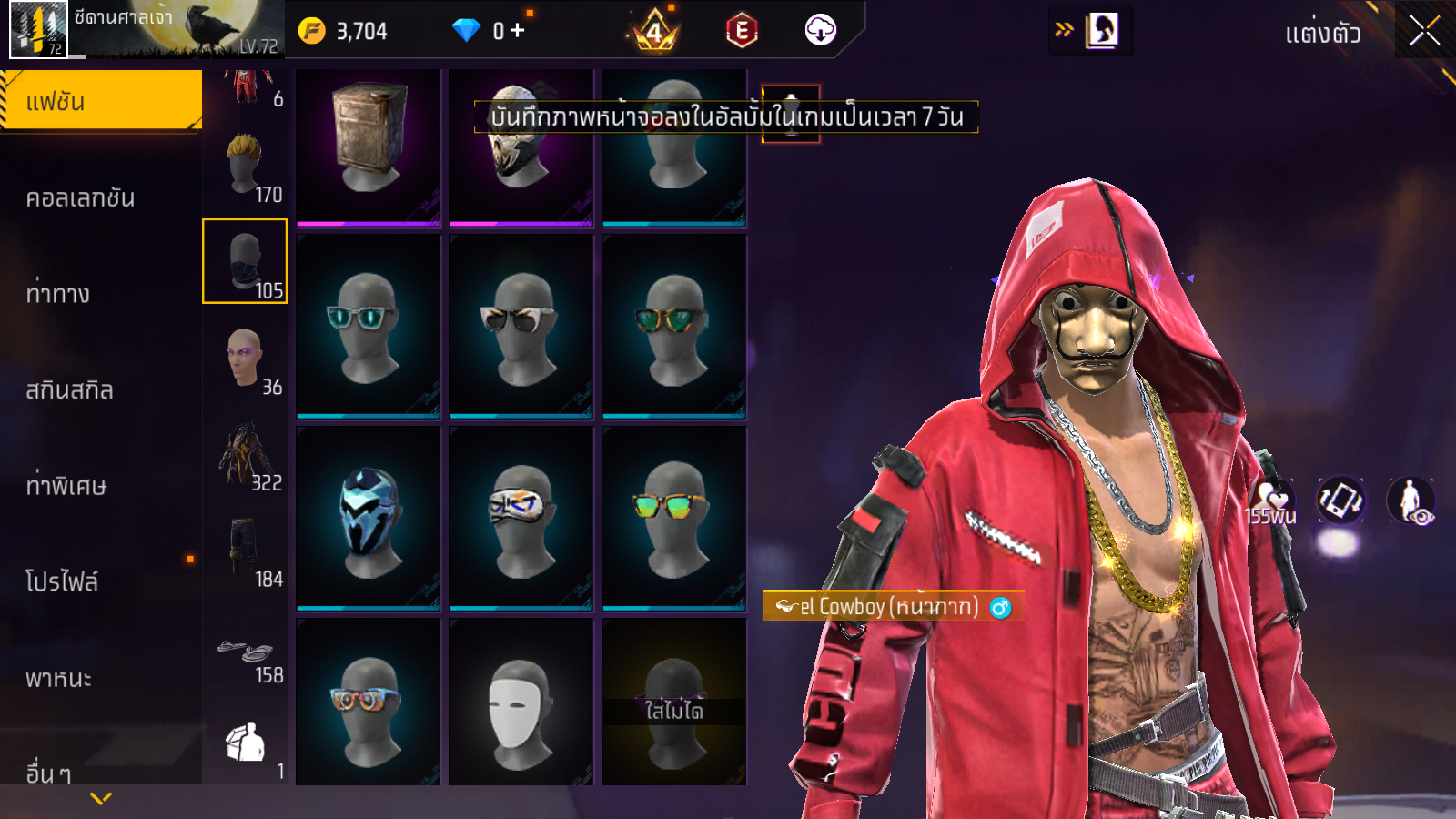
Task: Close the wardrobe screen with the X
Action: coord(1424,31)
